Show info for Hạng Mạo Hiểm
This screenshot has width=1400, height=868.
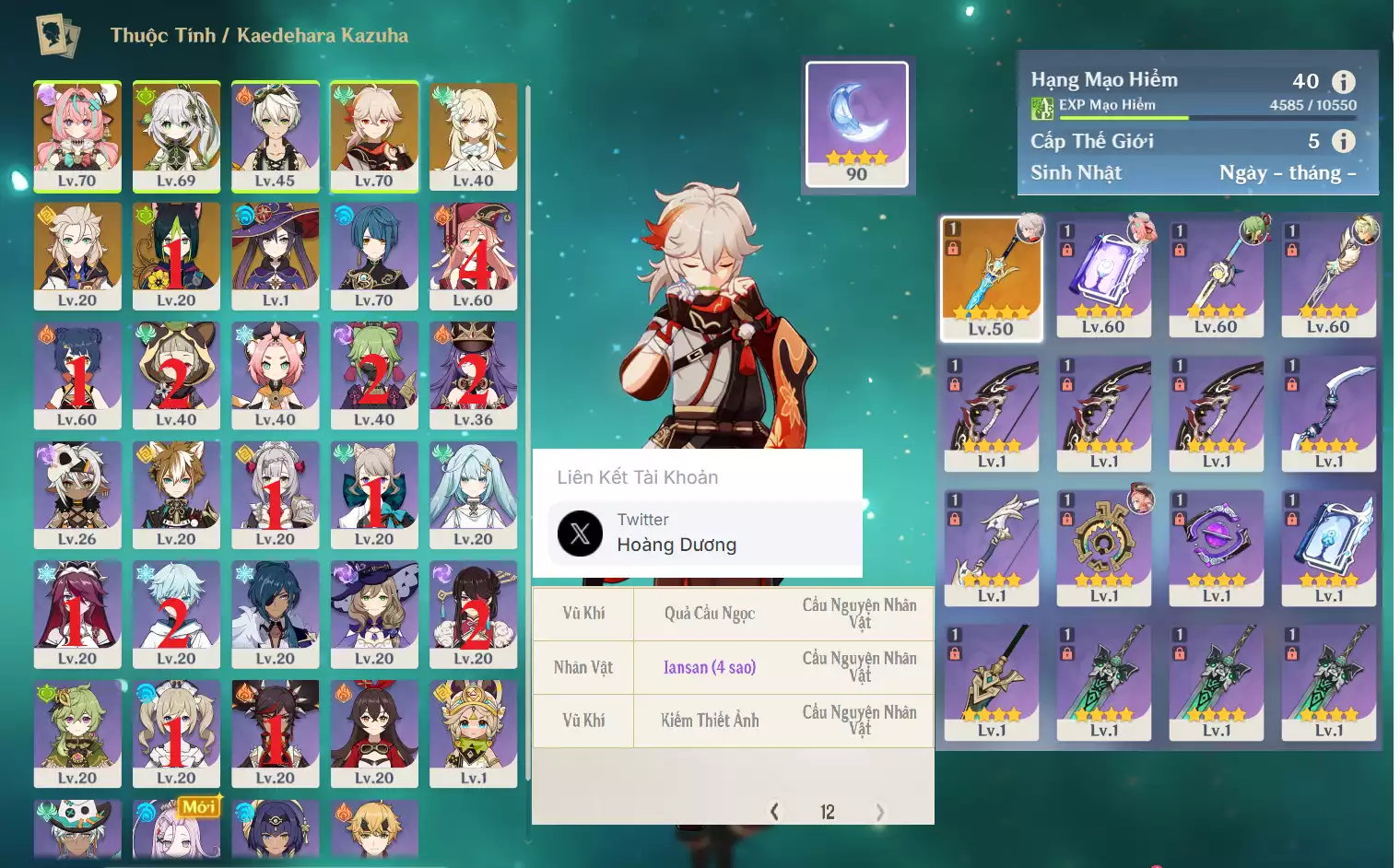click(x=1344, y=82)
